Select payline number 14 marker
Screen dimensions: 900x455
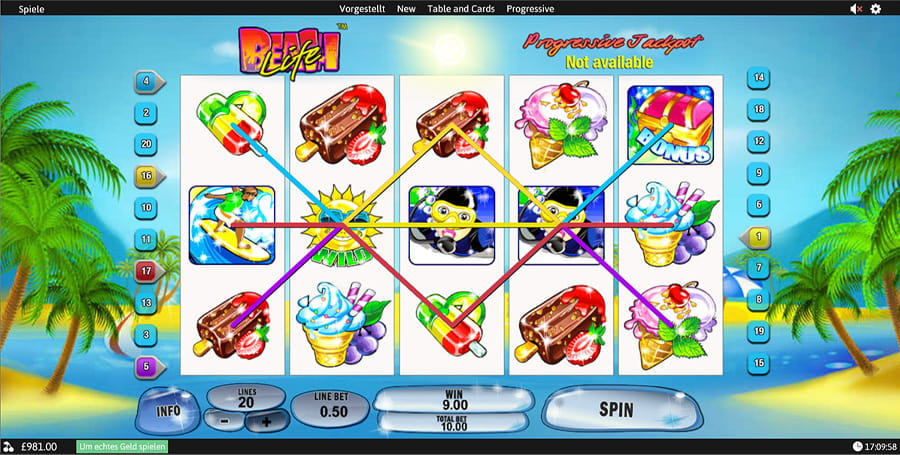click(x=760, y=78)
